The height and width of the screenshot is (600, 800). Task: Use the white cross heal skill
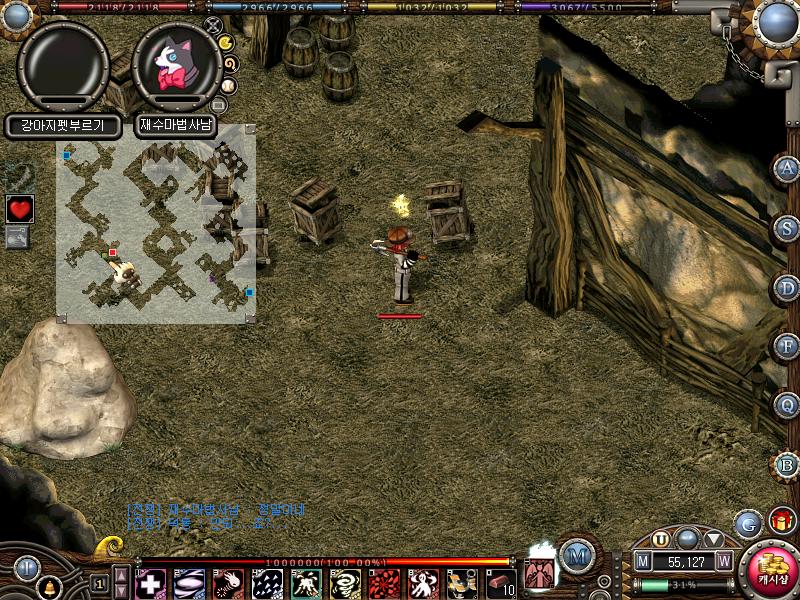pyautogui.click(x=150, y=584)
